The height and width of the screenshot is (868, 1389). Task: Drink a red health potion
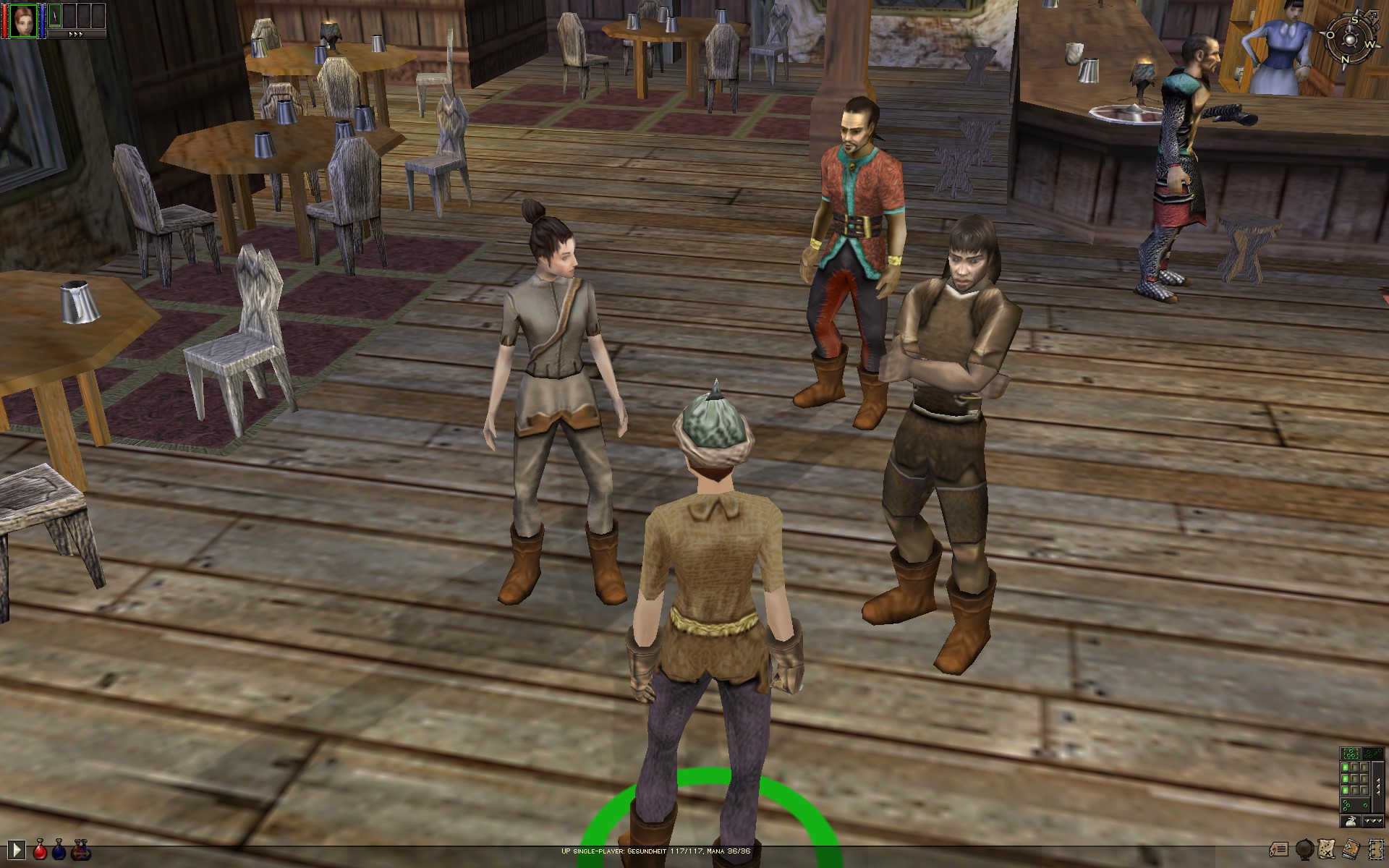[x=41, y=849]
